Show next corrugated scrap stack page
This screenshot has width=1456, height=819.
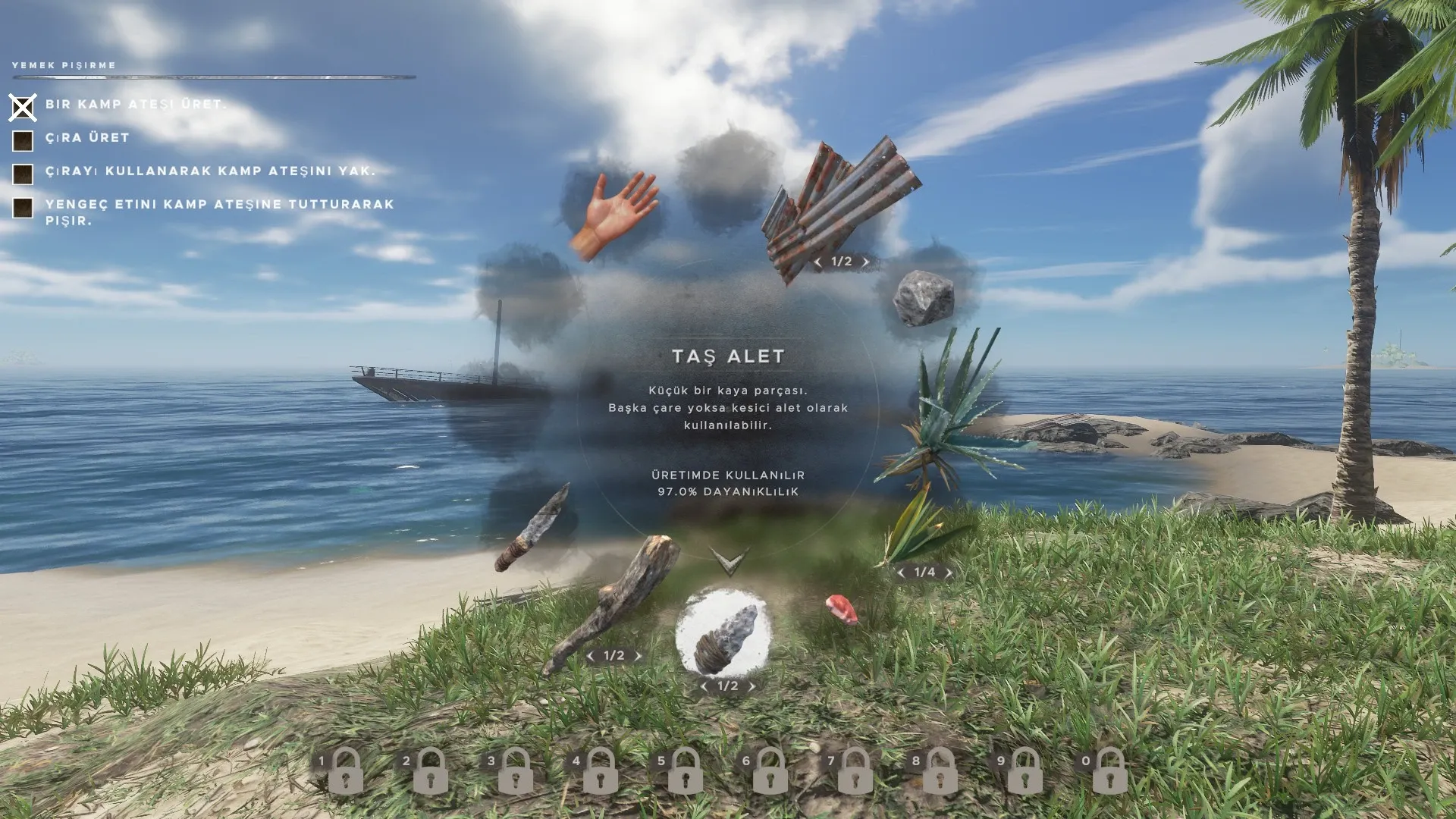866,262
